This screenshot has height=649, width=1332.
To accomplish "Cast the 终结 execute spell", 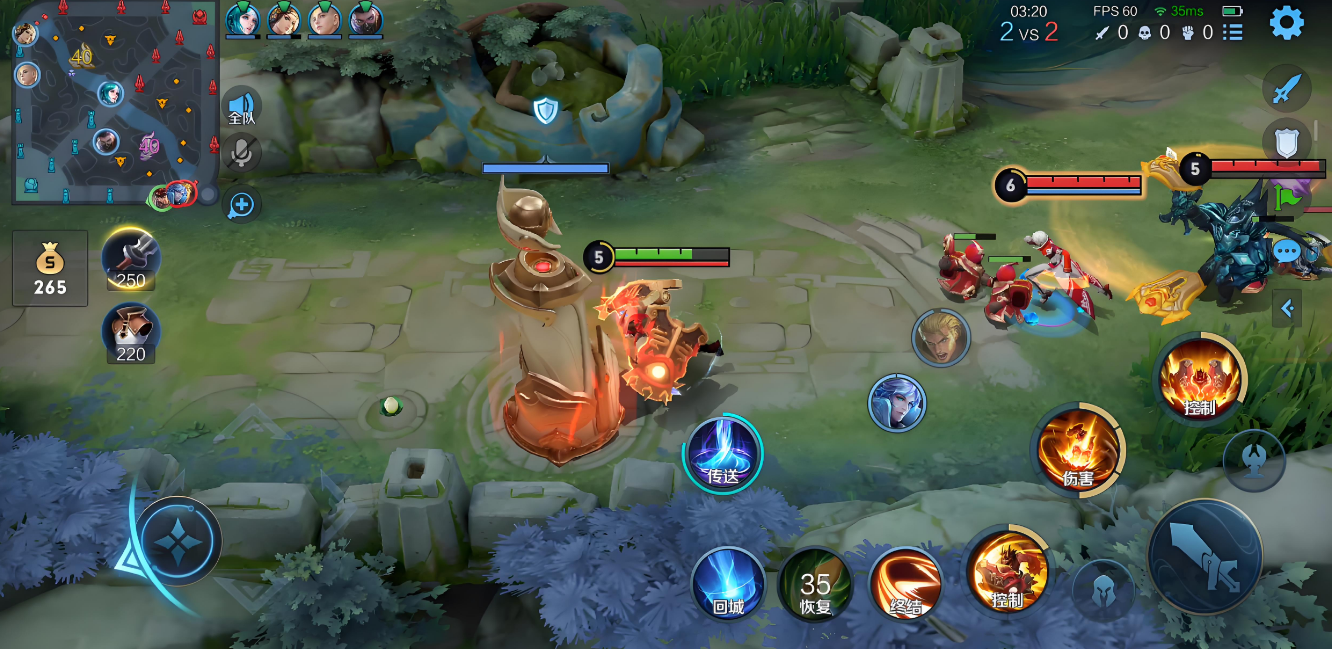I will pos(905,585).
